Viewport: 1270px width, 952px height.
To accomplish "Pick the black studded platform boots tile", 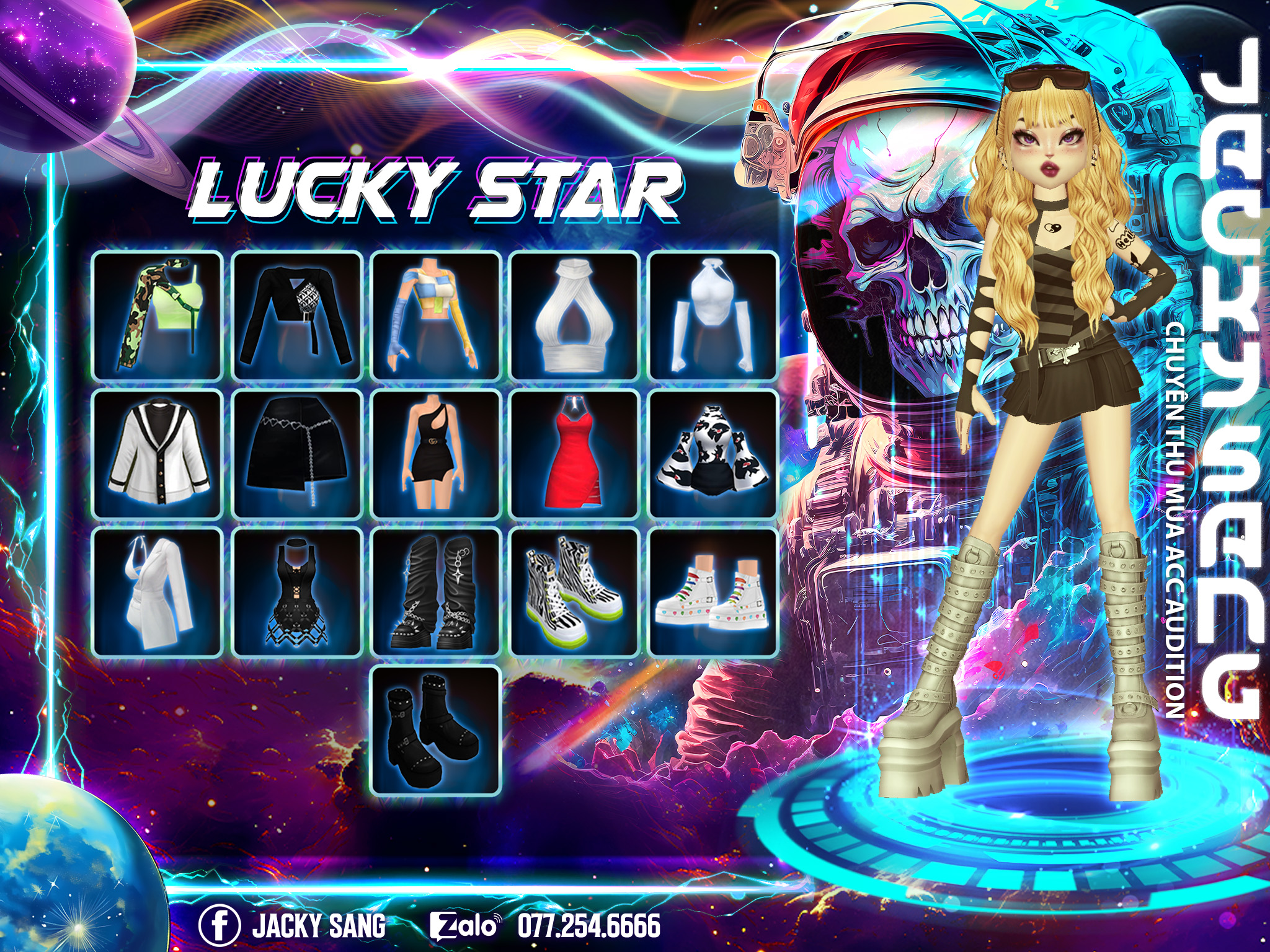I will point(436,729).
